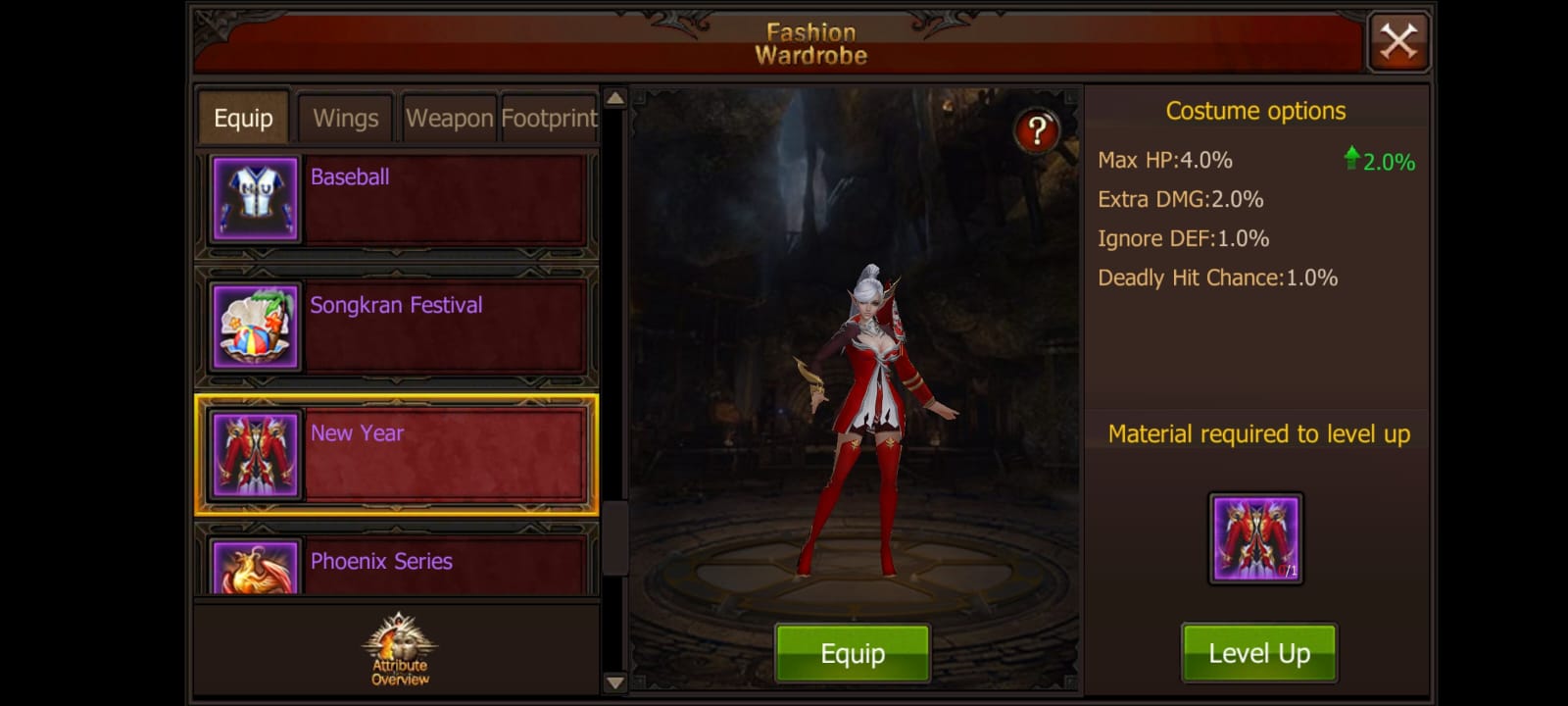Image resolution: width=1568 pixels, height=706 pixels.
Task: Open the Weapon tab
Action: click(449, 118)
